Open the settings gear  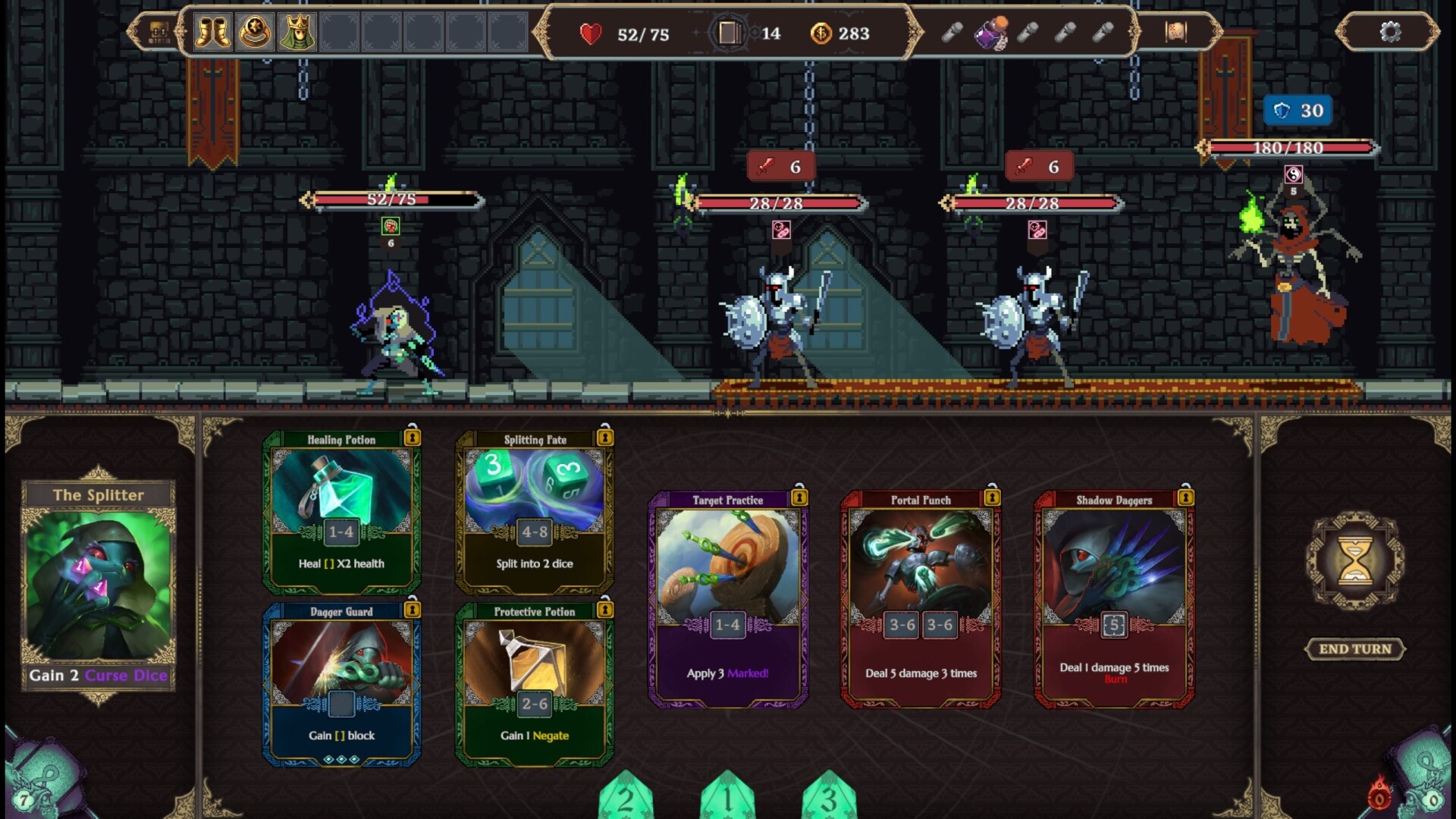pyautogui.click(x=1391, y=33)
